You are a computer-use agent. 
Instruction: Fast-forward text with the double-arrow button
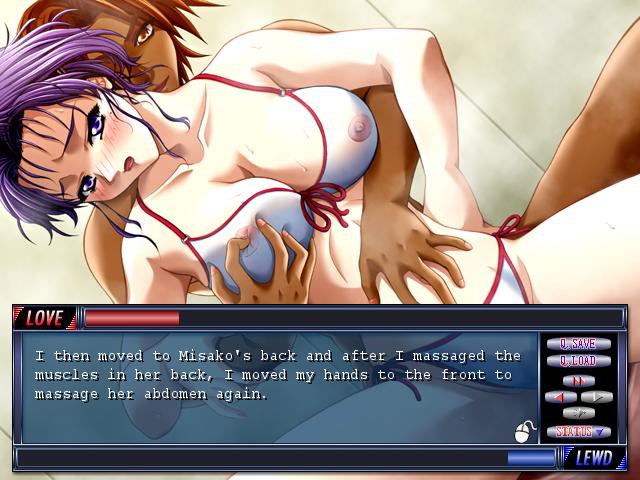578,380
